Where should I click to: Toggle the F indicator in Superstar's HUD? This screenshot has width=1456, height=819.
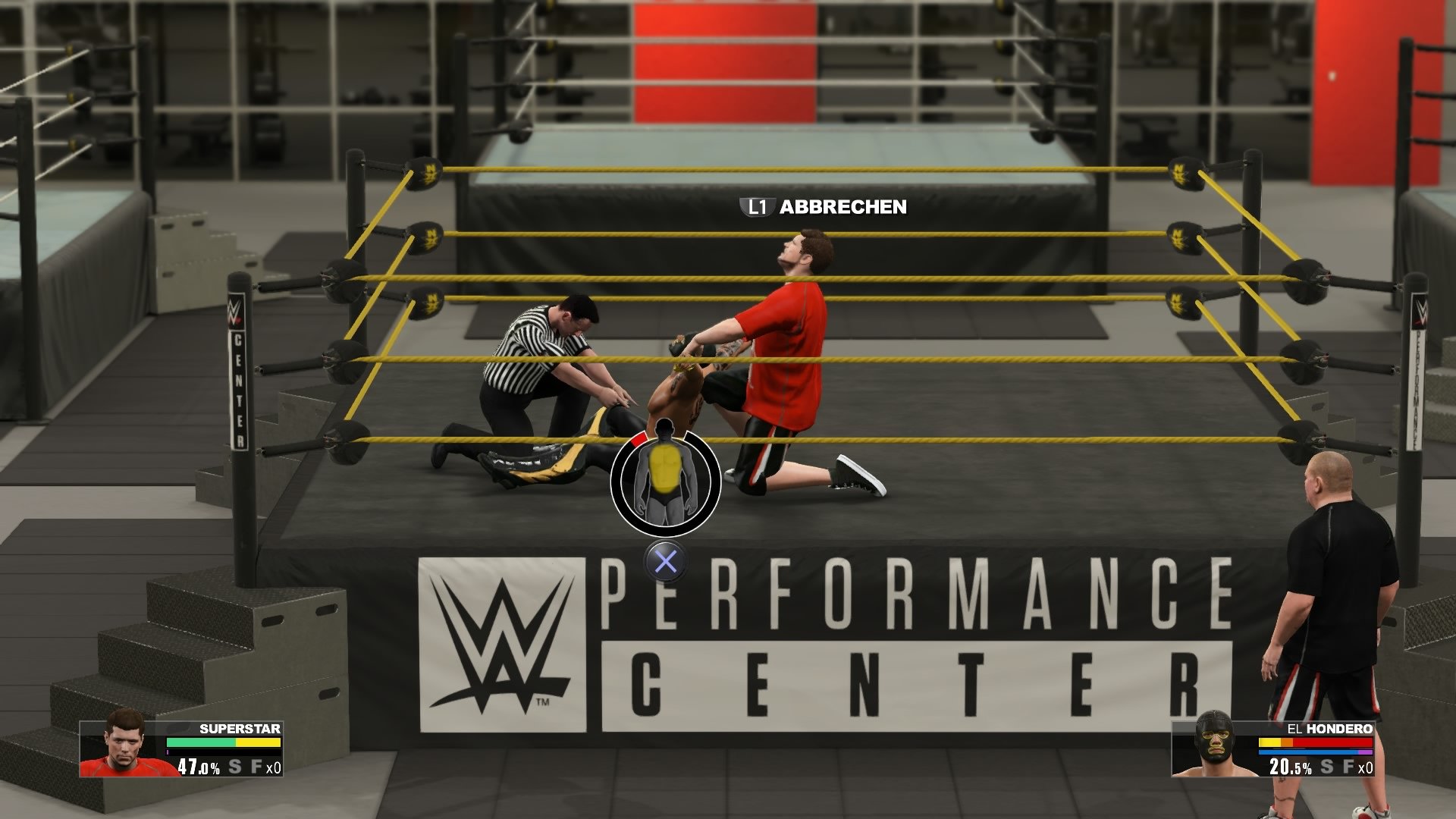(x=257, y=767)
